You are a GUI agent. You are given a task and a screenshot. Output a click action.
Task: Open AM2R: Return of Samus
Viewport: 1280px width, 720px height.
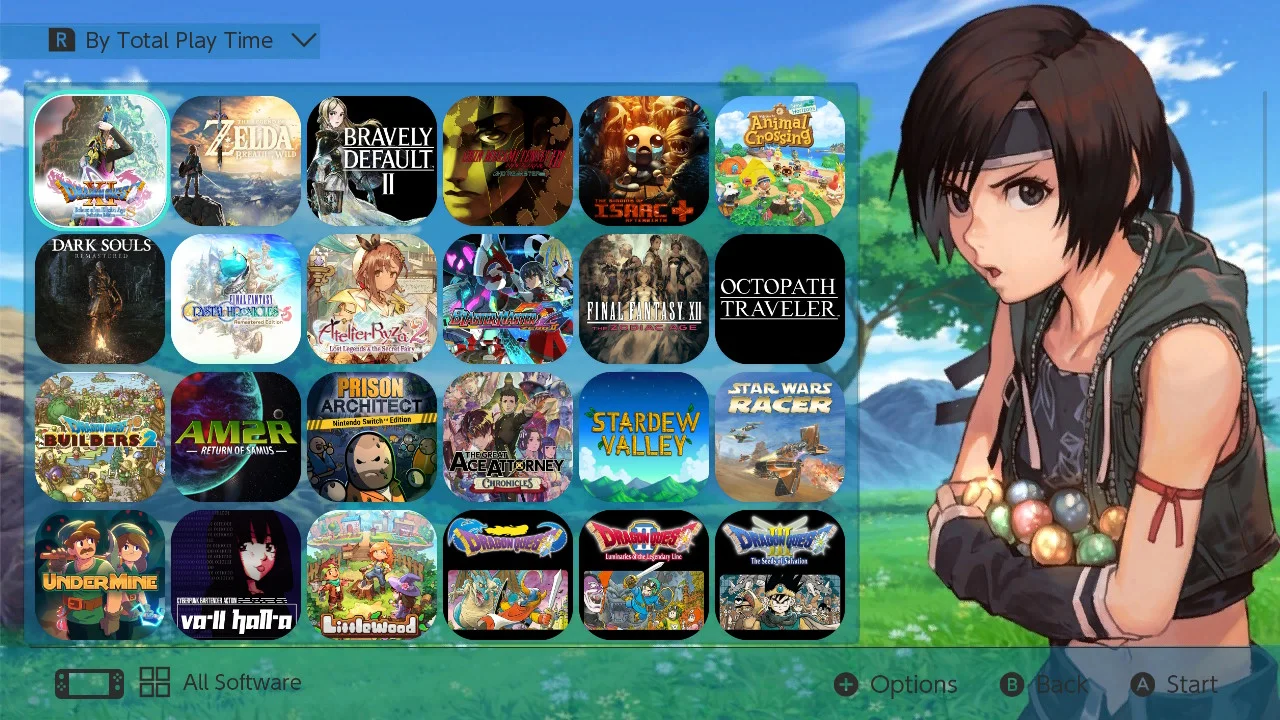click(x=235, y=436)
